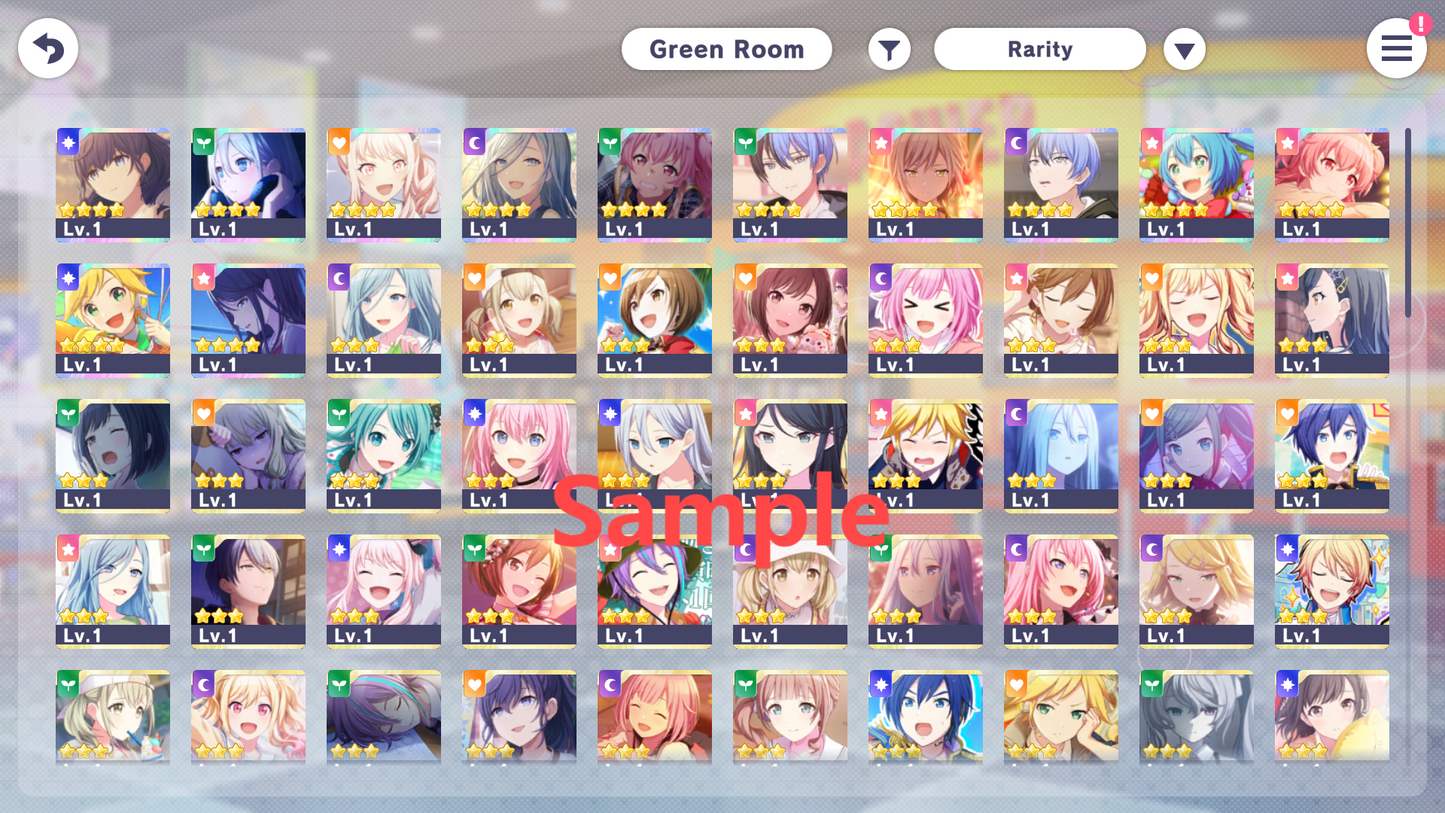Open the Rarity sort dropdown
Viewport: 1445px width, 813px height.
pos(1040,48)
